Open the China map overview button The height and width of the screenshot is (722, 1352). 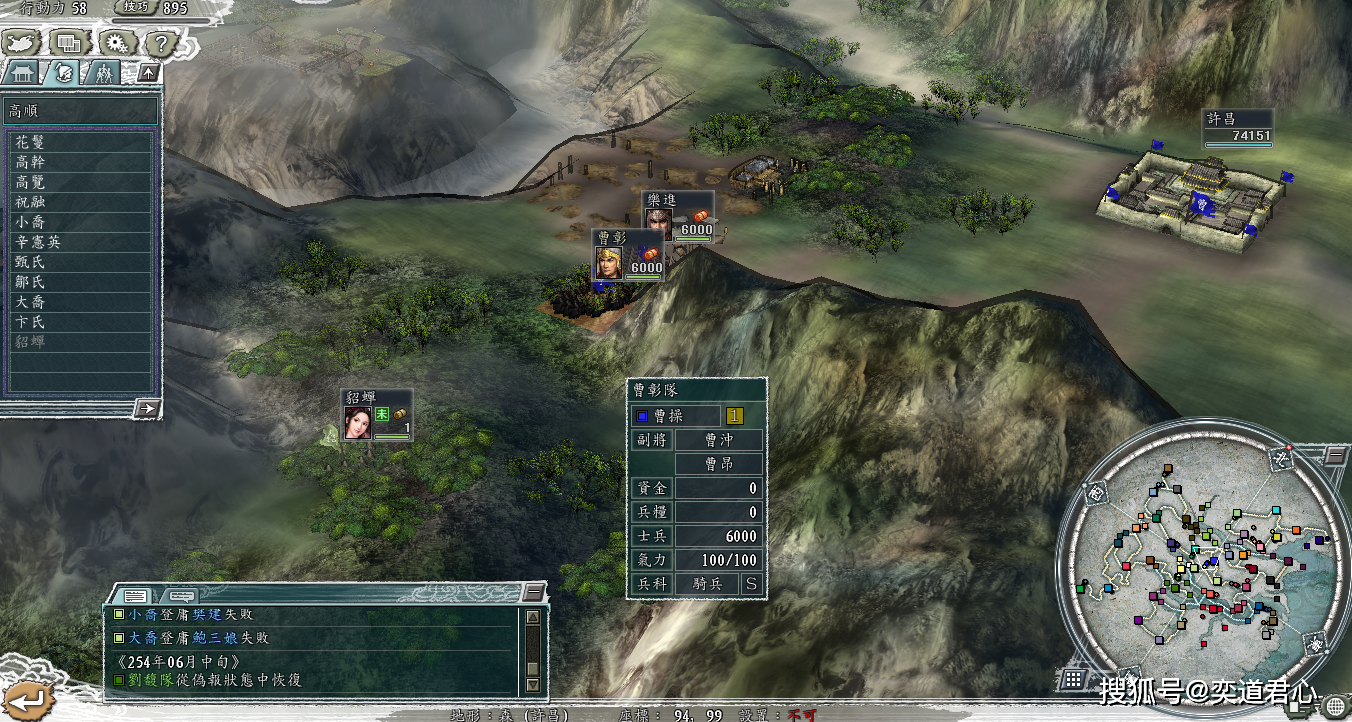pos(22,43)
